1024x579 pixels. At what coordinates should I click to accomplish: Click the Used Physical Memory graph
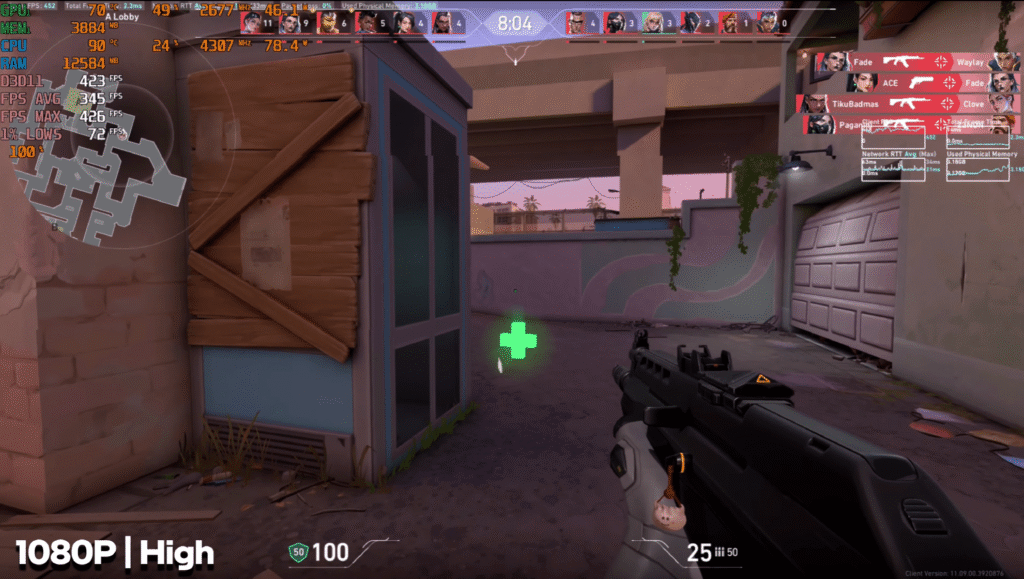(982, 167)
